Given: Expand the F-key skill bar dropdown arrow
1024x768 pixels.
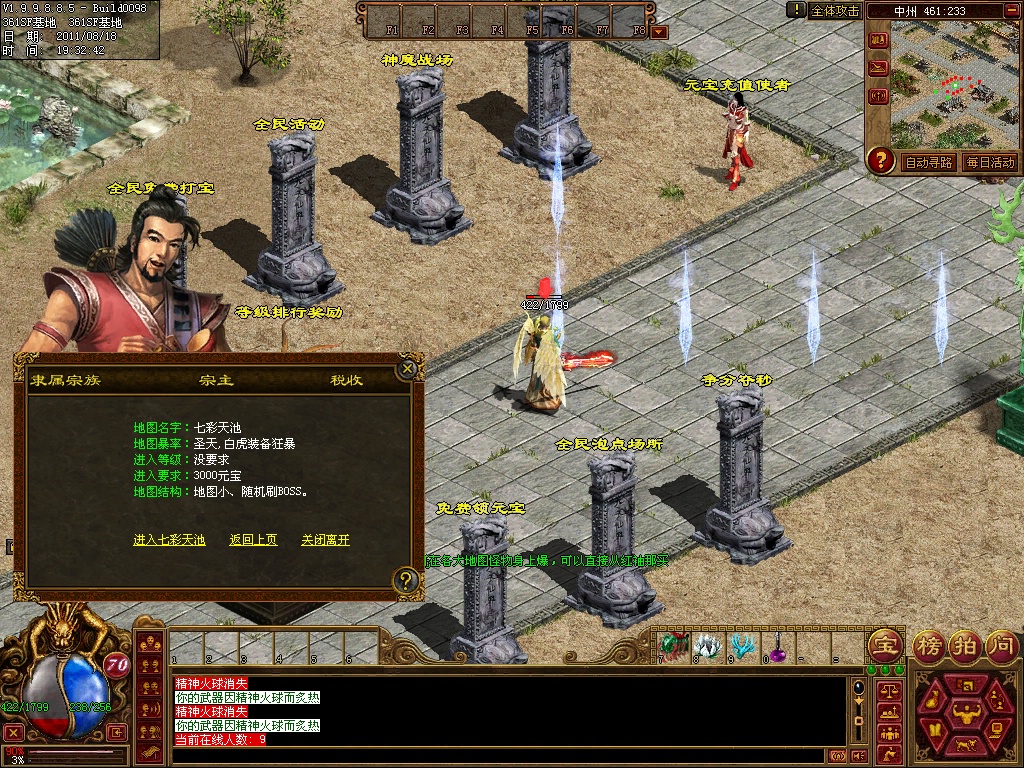Looking at the screenshot, I should [659, 32].
